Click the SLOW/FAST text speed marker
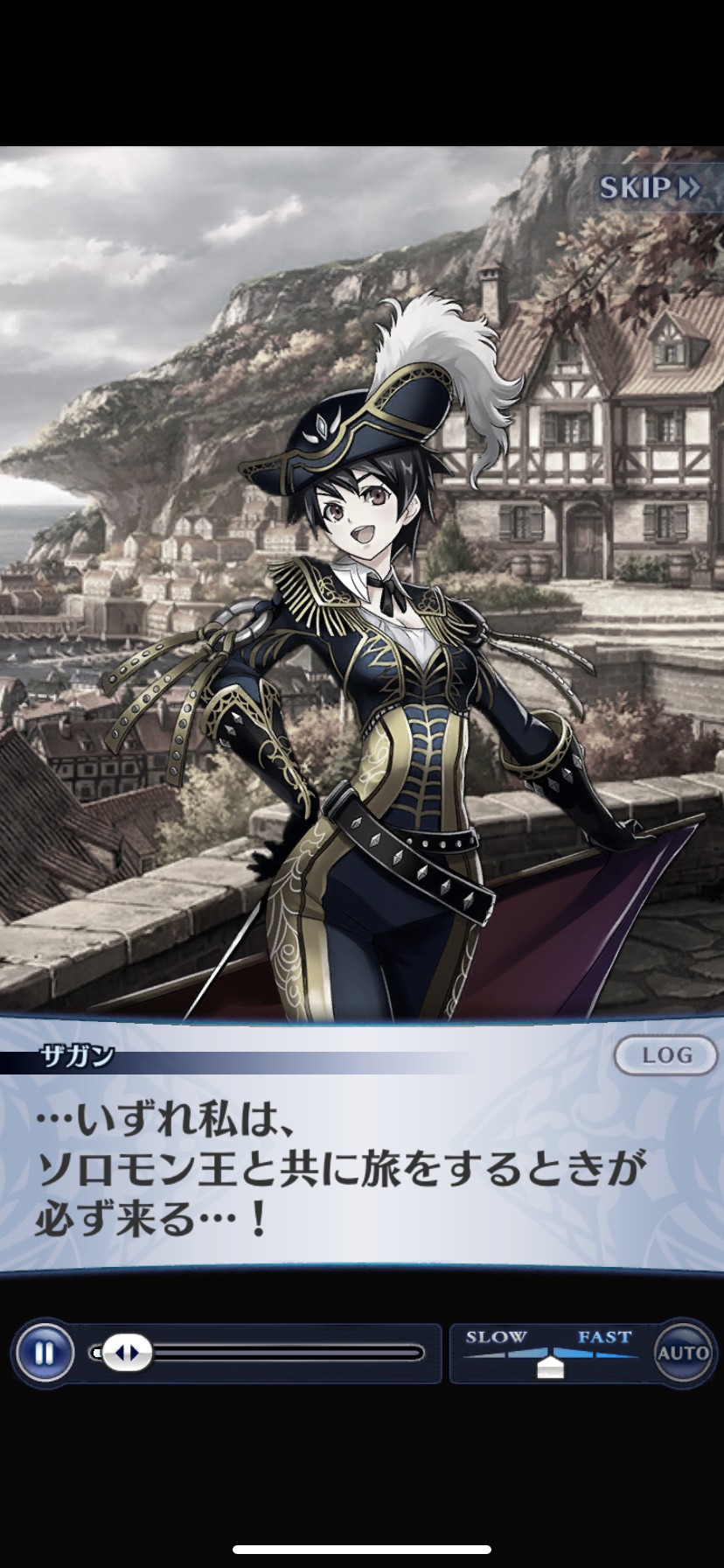This screenshot has height=1568, width=724. click(550, 1366)
